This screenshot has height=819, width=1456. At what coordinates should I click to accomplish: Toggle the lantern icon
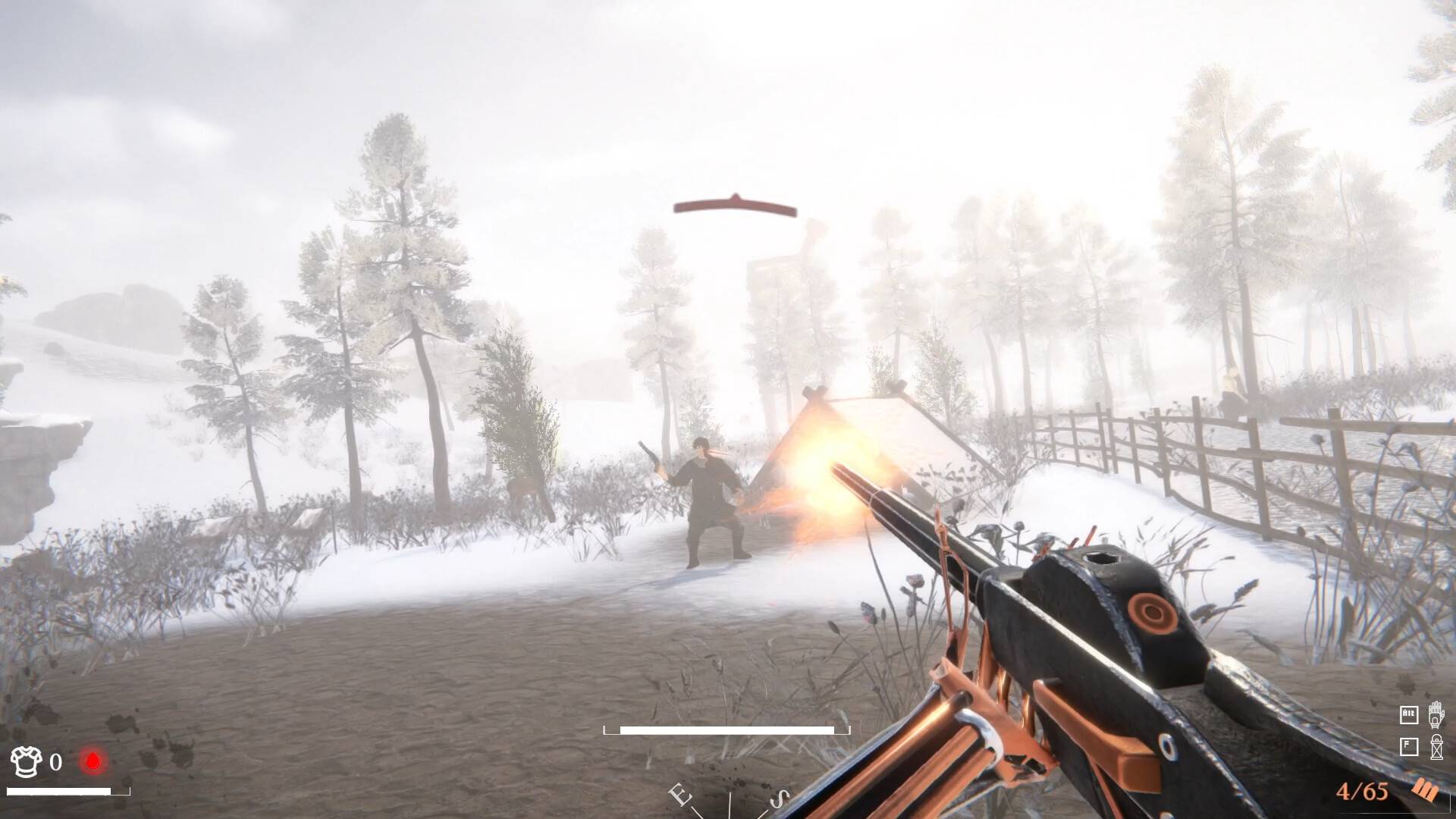(1436, 747)
